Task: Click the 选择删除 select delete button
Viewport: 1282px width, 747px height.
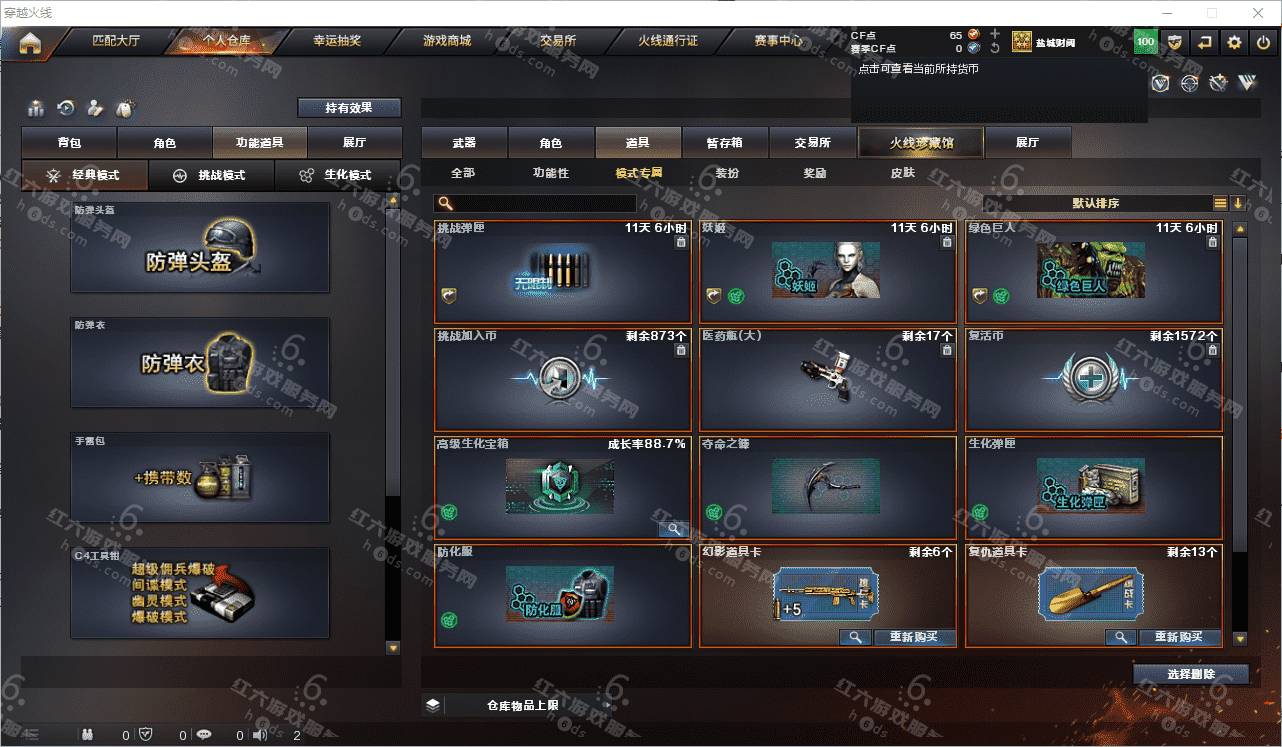Action: (1190, 674)
